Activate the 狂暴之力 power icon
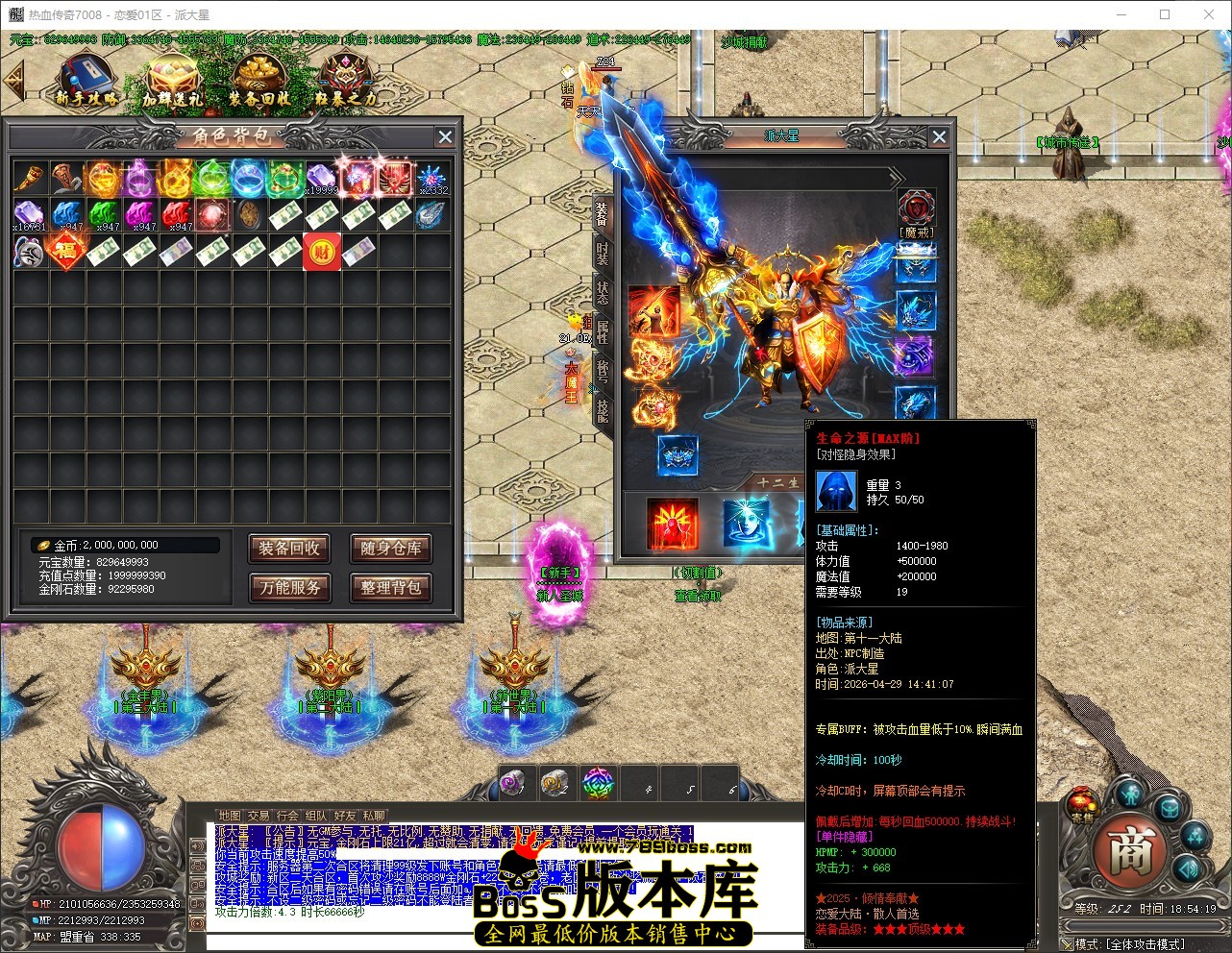Screen dimensions: 1232x953 pyautogui.click(x=343, y=73)
